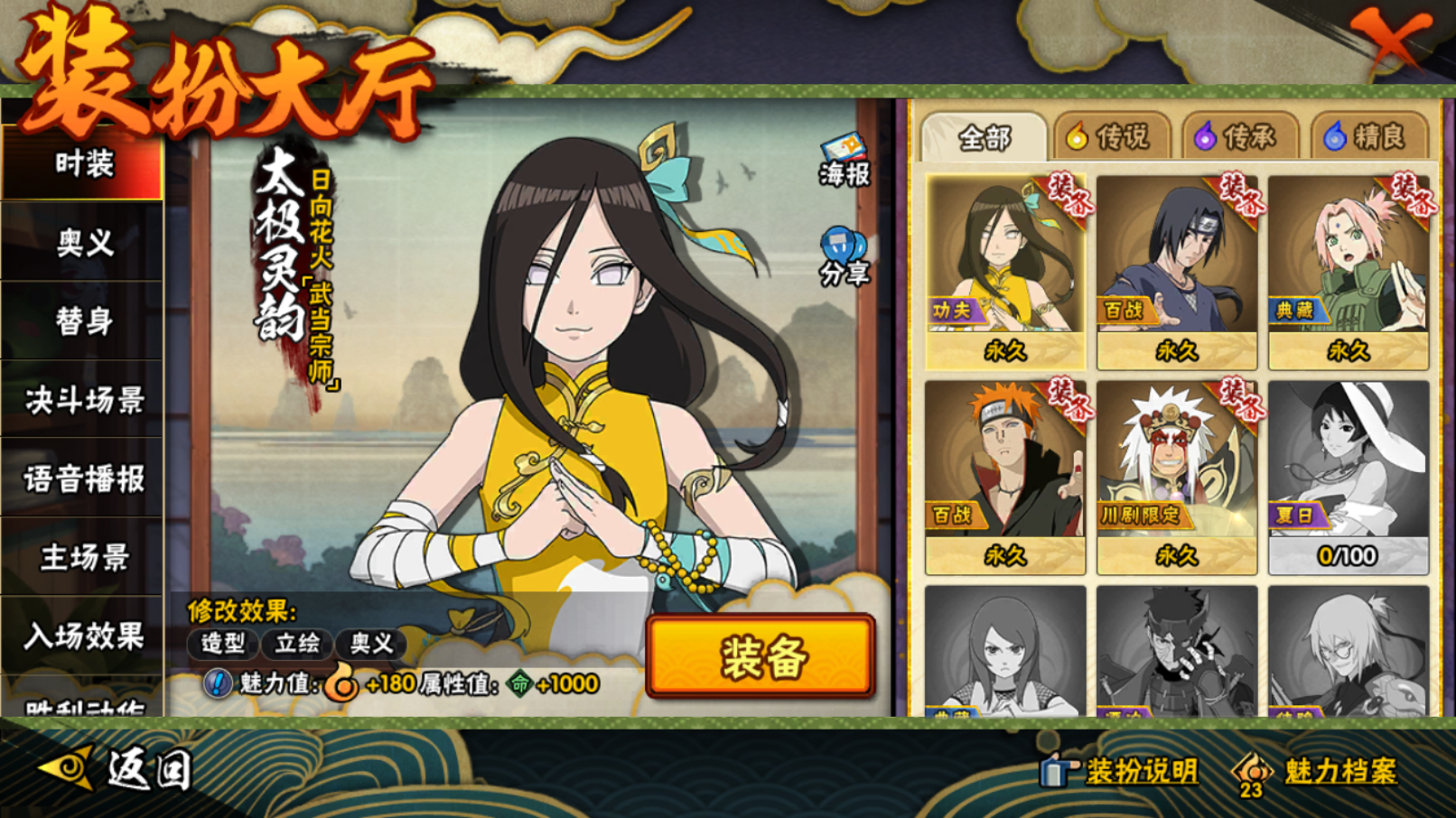Switch to the 主场景 category
The image size is (1456, 818).
(83, 557)
